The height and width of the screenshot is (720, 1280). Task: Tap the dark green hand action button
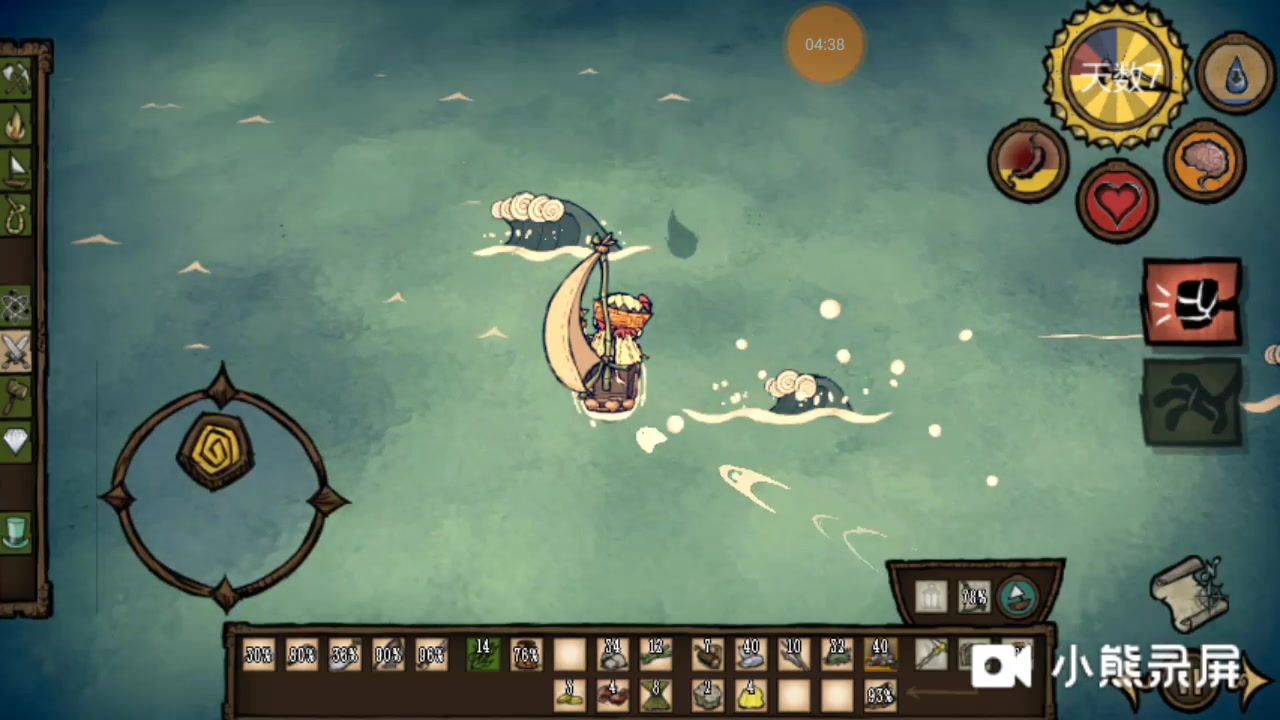(1192, 402)
